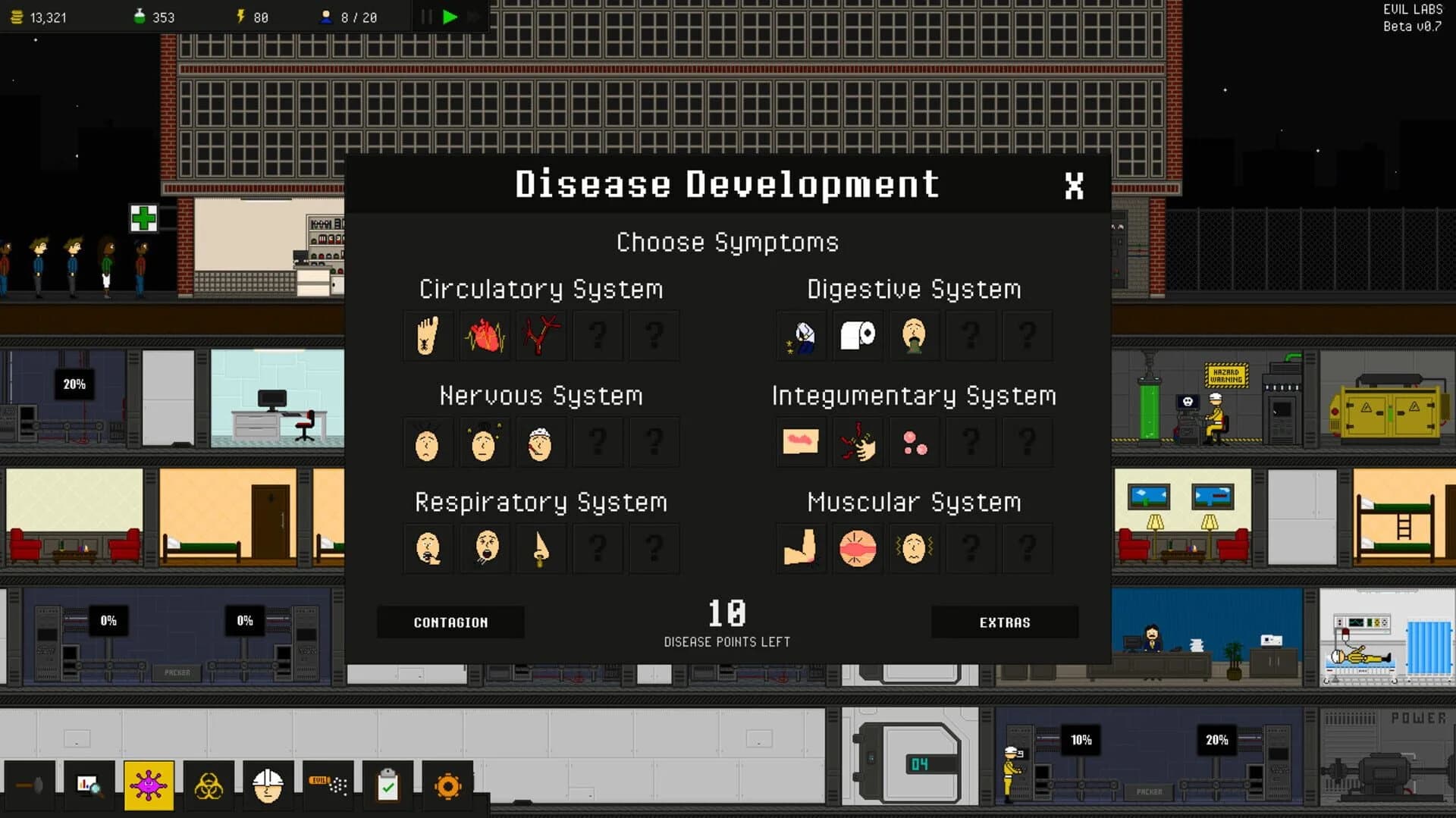Screen dimensions: 1456x818
Task: Select the muscle cramp symptom in Muscular System
Action: point(801,548)
